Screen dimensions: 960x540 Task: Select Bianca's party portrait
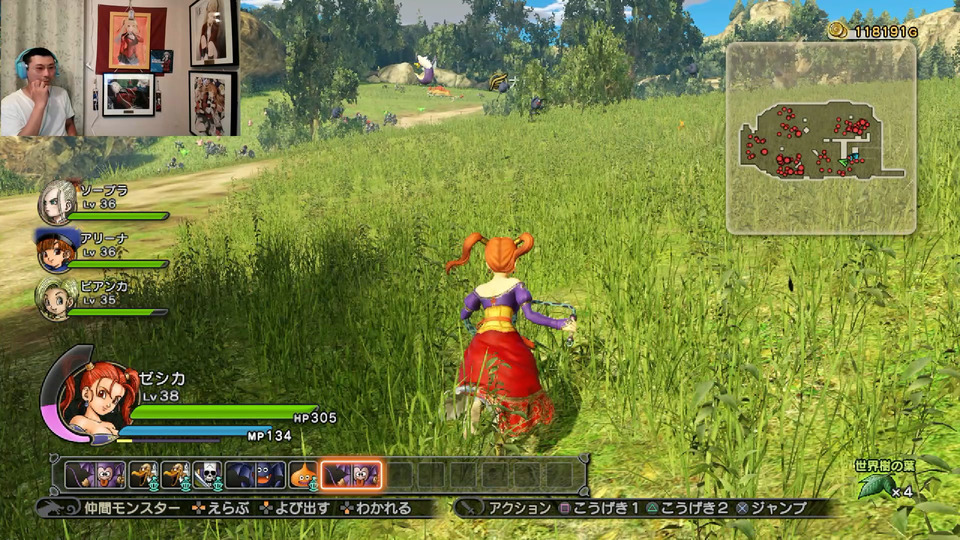56,297
